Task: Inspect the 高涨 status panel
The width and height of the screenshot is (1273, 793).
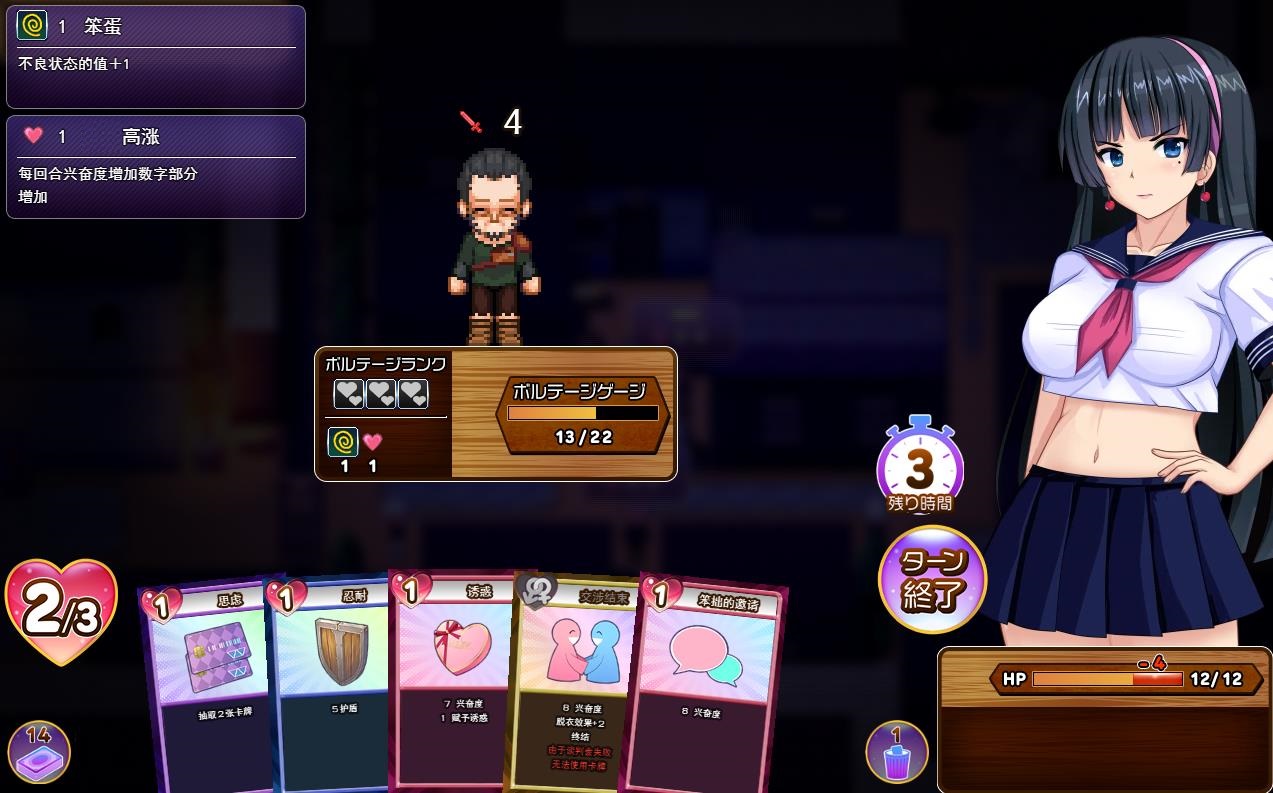Action: click(x=155, y=167)
